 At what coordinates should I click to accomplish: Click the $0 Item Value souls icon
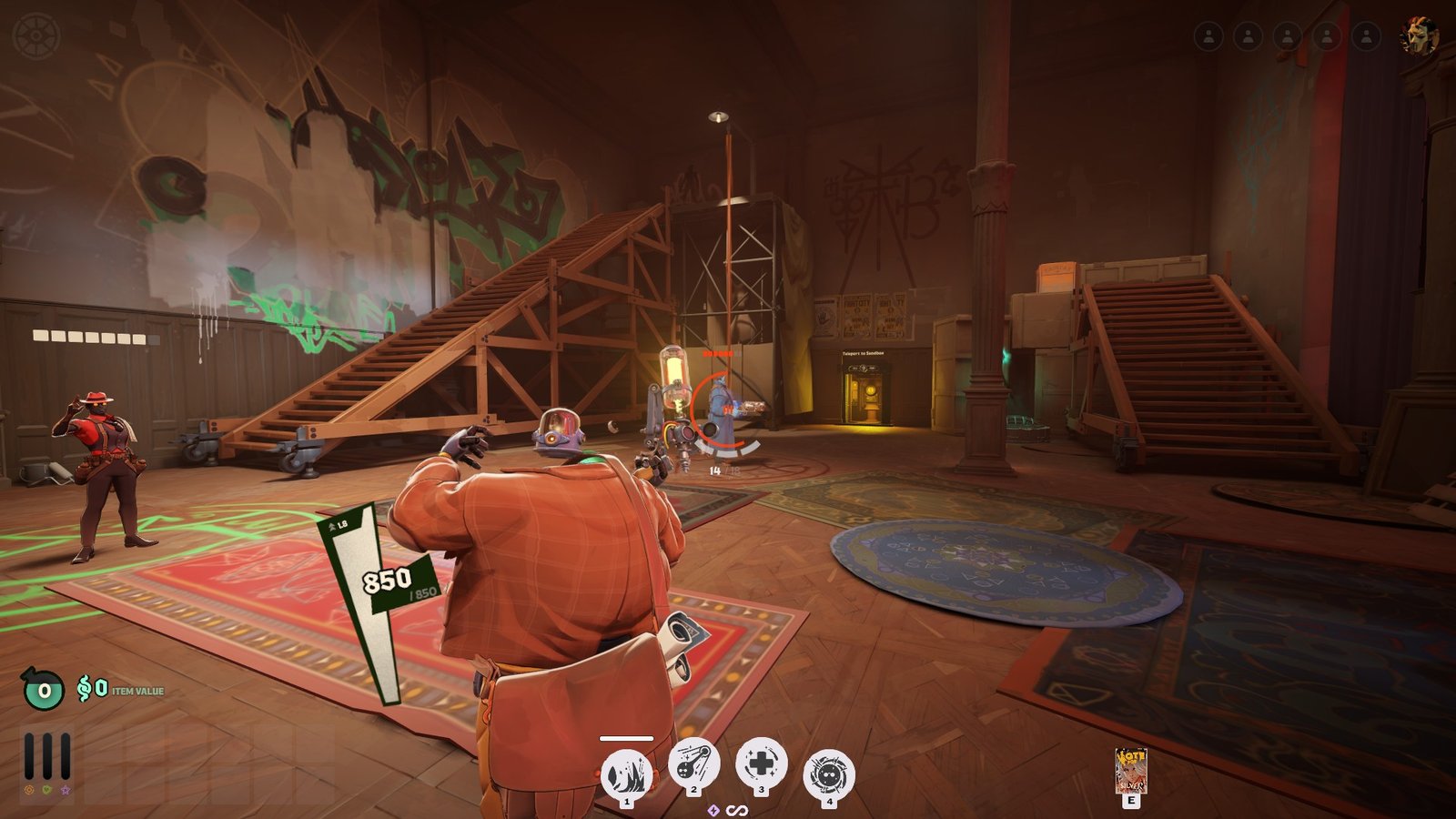(x=89, y=690)
